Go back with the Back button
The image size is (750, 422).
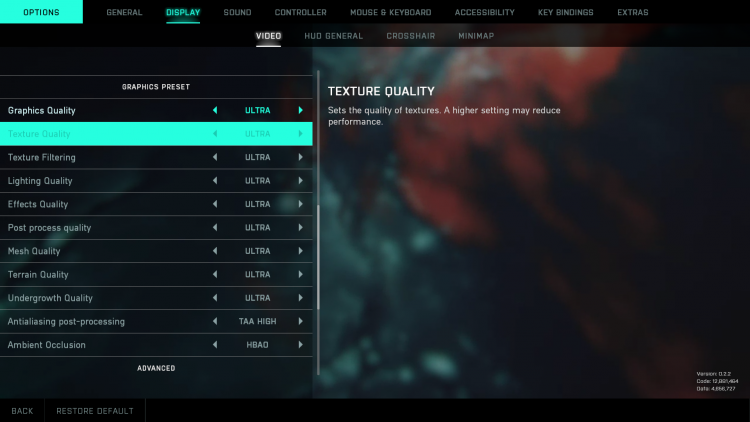[x=22, y=411]
